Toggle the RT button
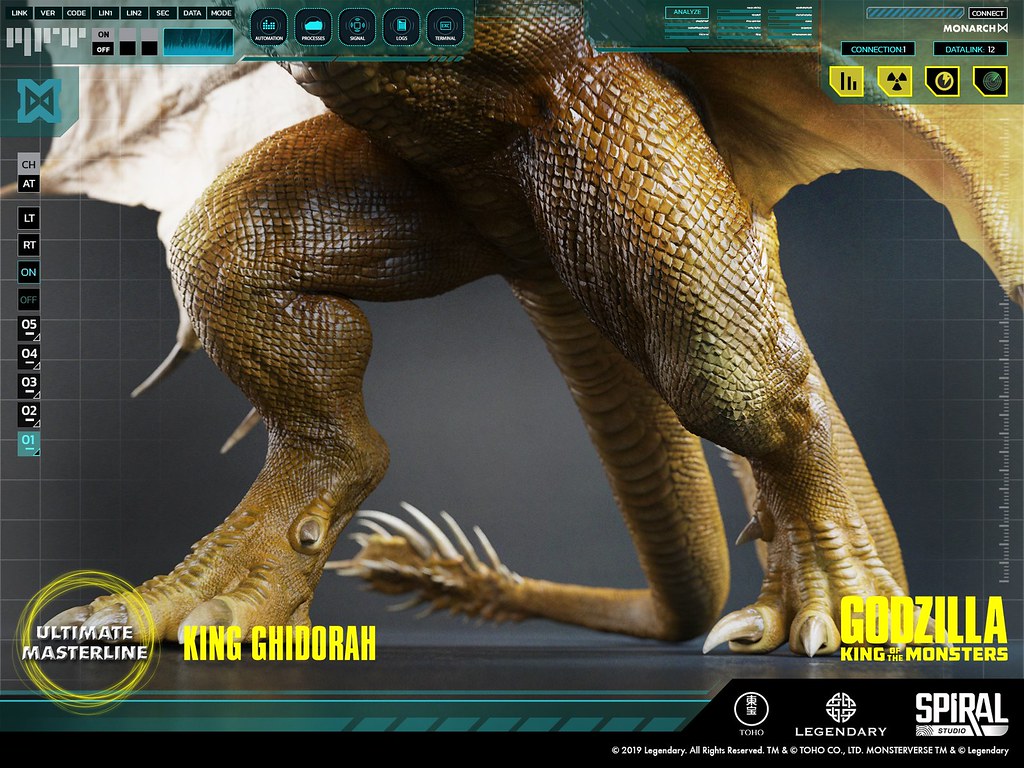The image size is (1024, 768). pos(29,244)
